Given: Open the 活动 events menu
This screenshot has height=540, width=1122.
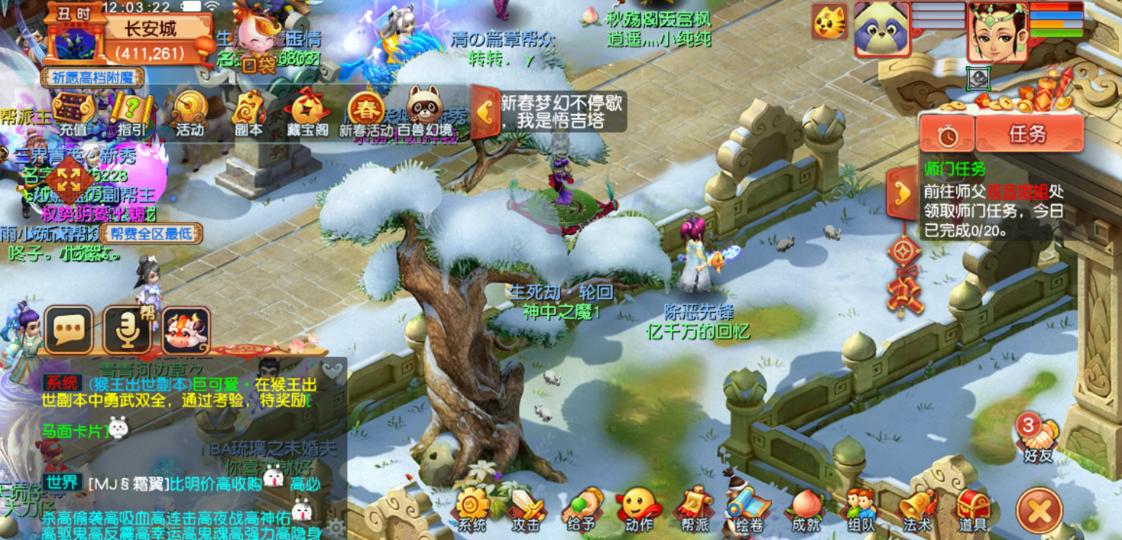Looking at the screenshot, I should [189, 112].
